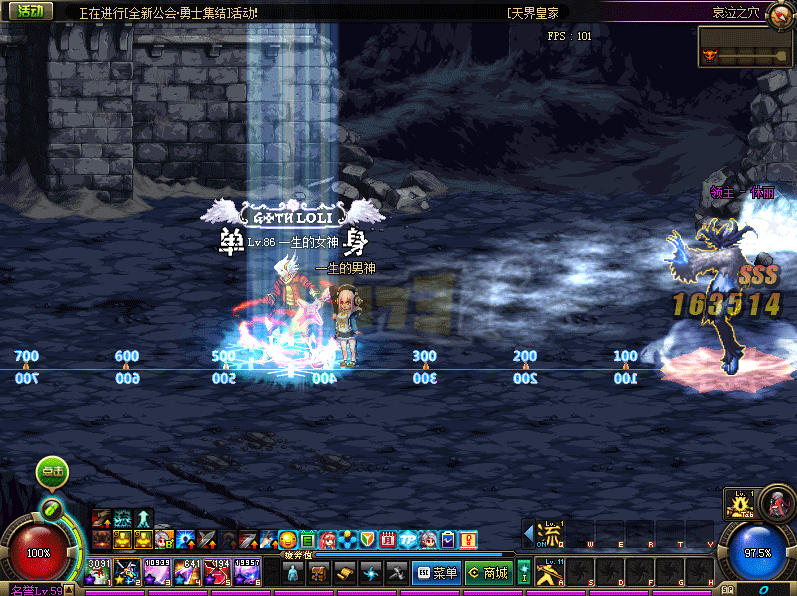
Task: Open the TP blue circle icon
Action: click(x=408, y=540)
